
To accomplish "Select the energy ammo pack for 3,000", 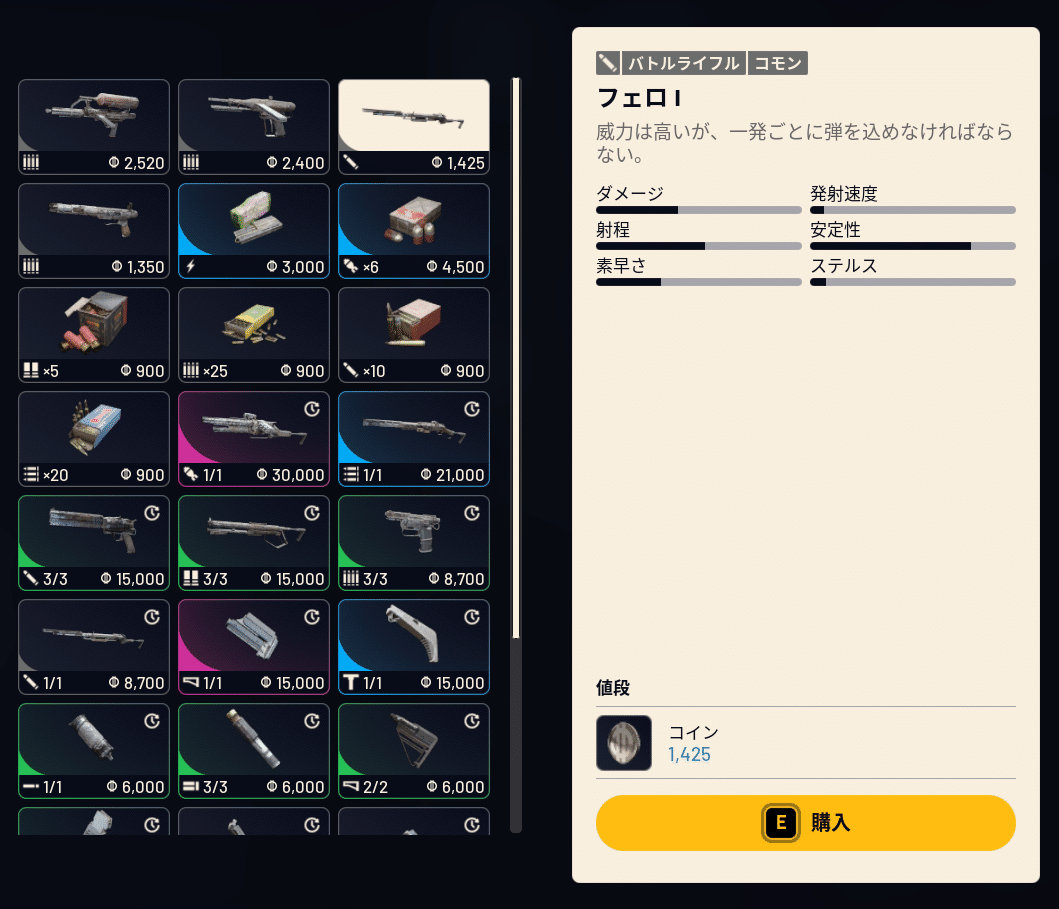I will 254,231.
